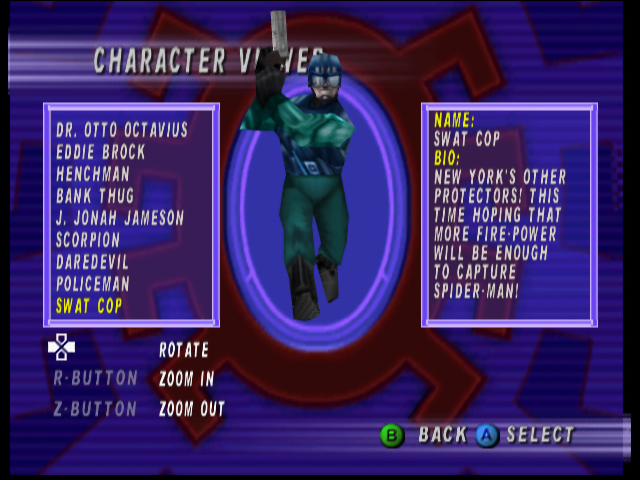Screen dimensions: 640x480
Task: Choose Eddie Brock in the character list
Action: 101,152
